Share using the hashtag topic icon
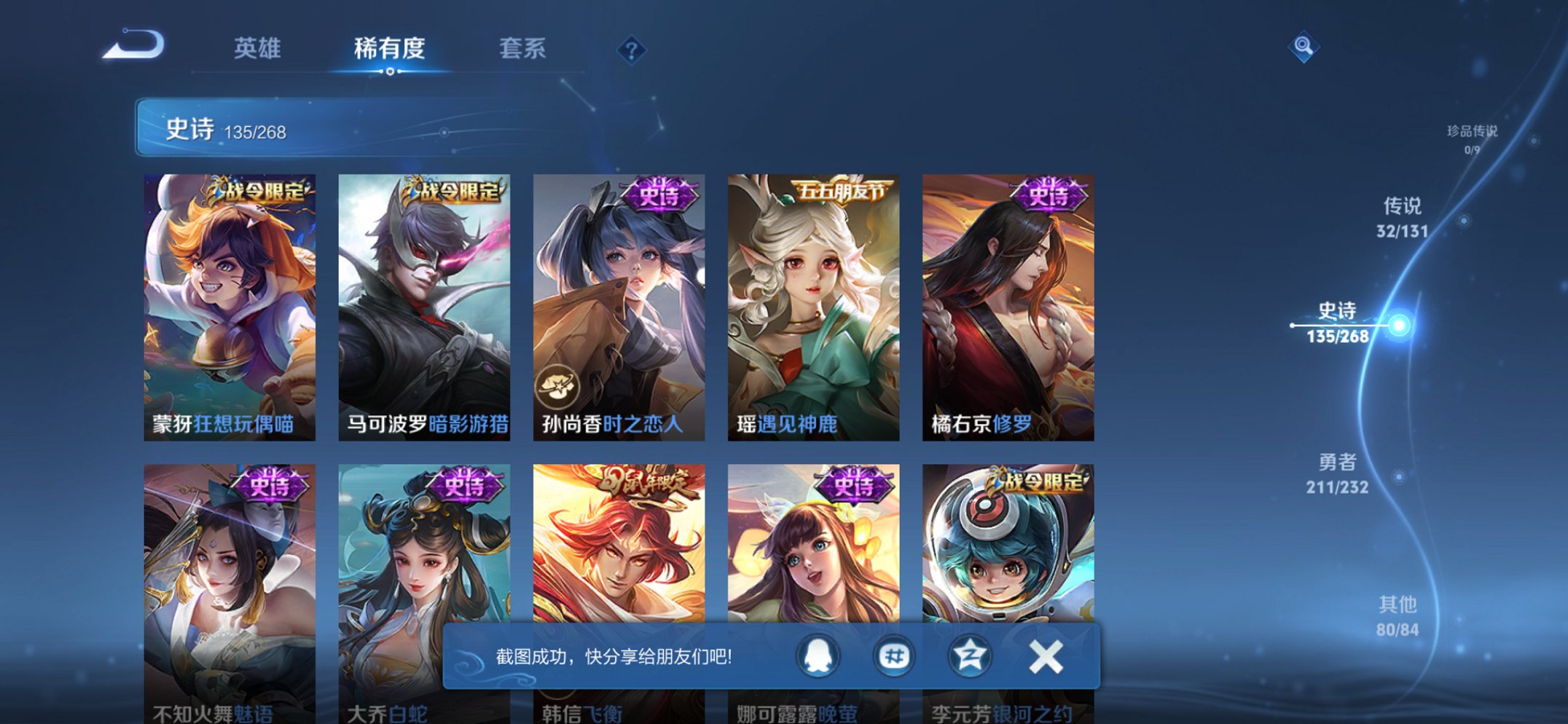The width and height of the screenshot is (1568, 724). (894, 656)
